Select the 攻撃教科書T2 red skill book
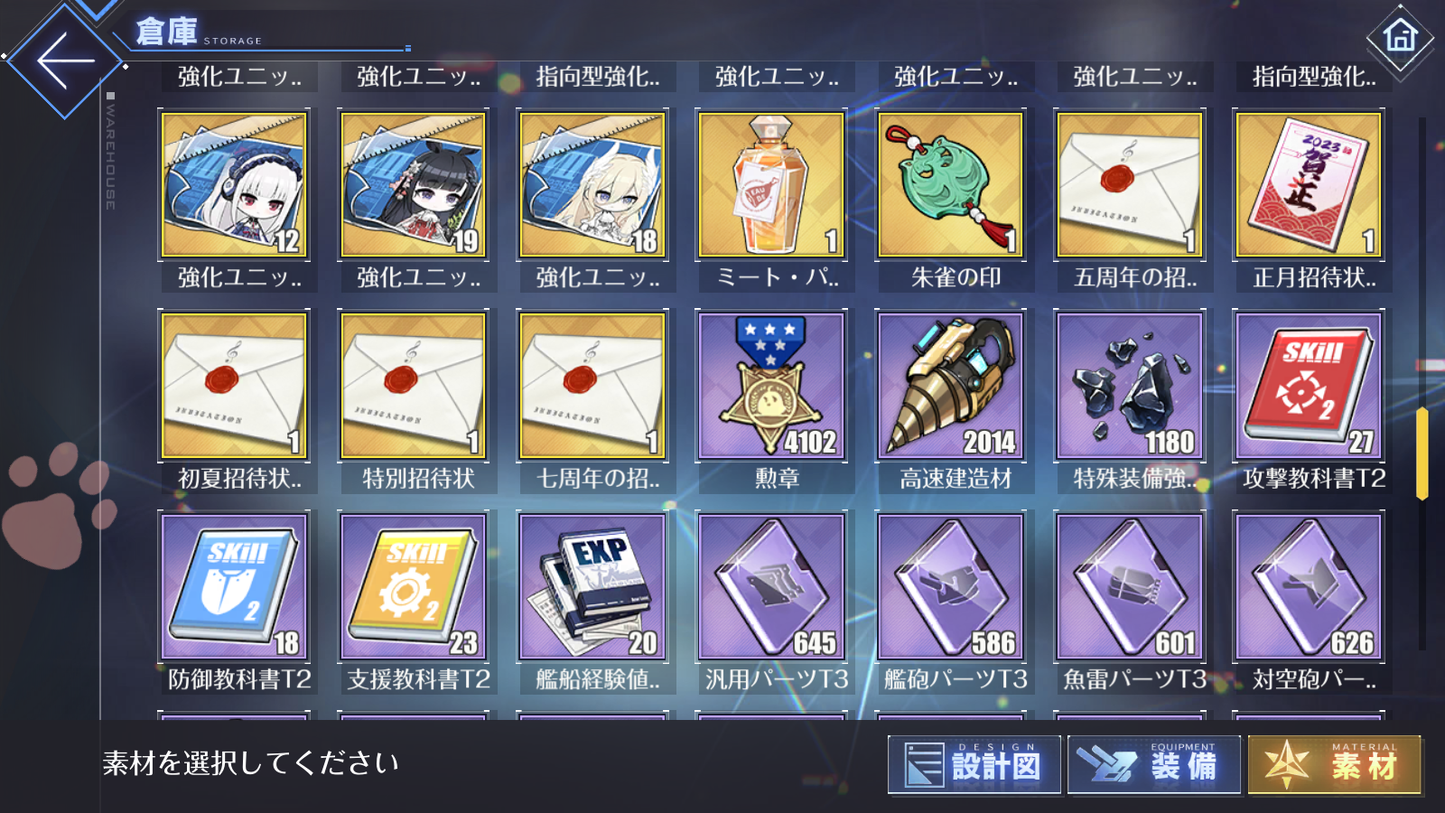Image resolution: width=1445 pixels, height=813 pixels. [x=1308, y=385]
